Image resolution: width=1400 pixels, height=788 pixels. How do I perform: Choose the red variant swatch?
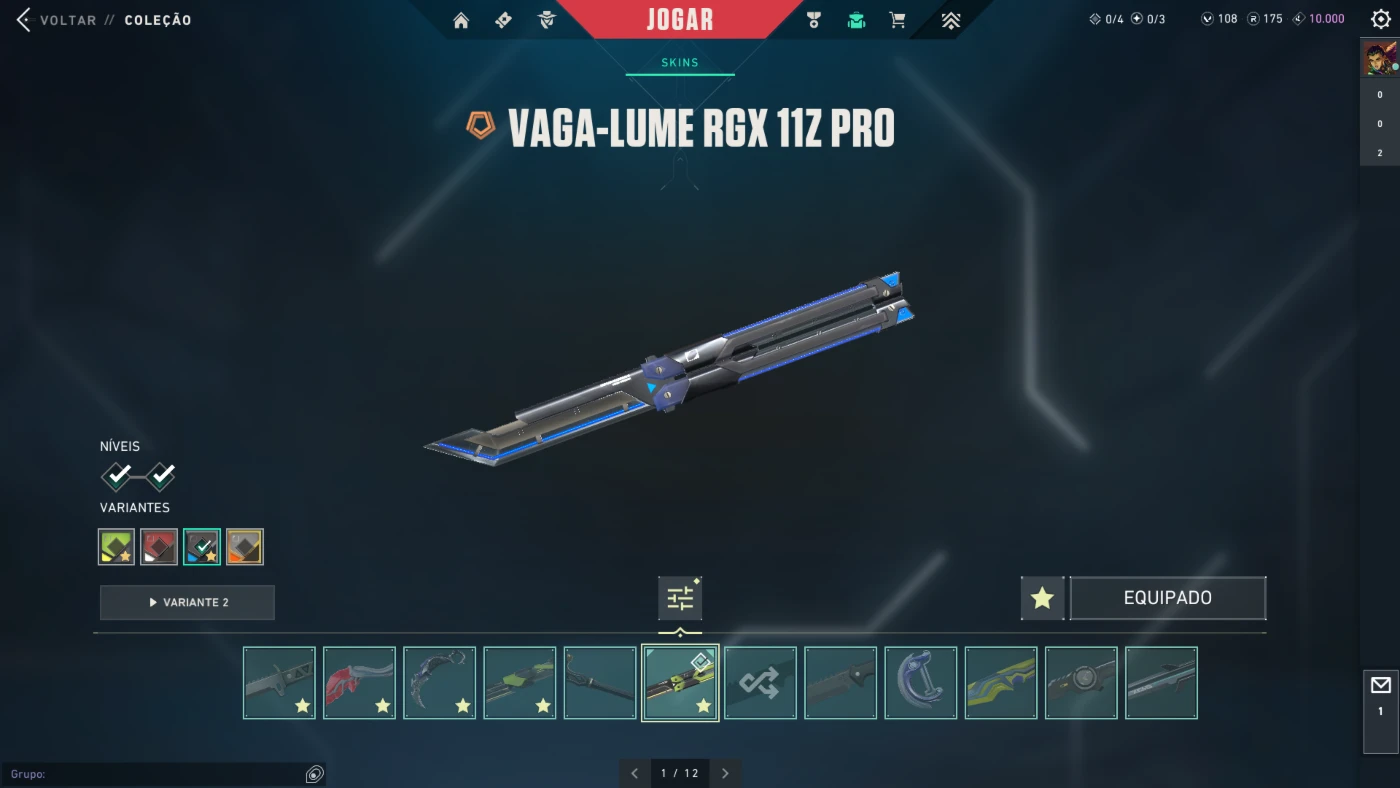159,547
